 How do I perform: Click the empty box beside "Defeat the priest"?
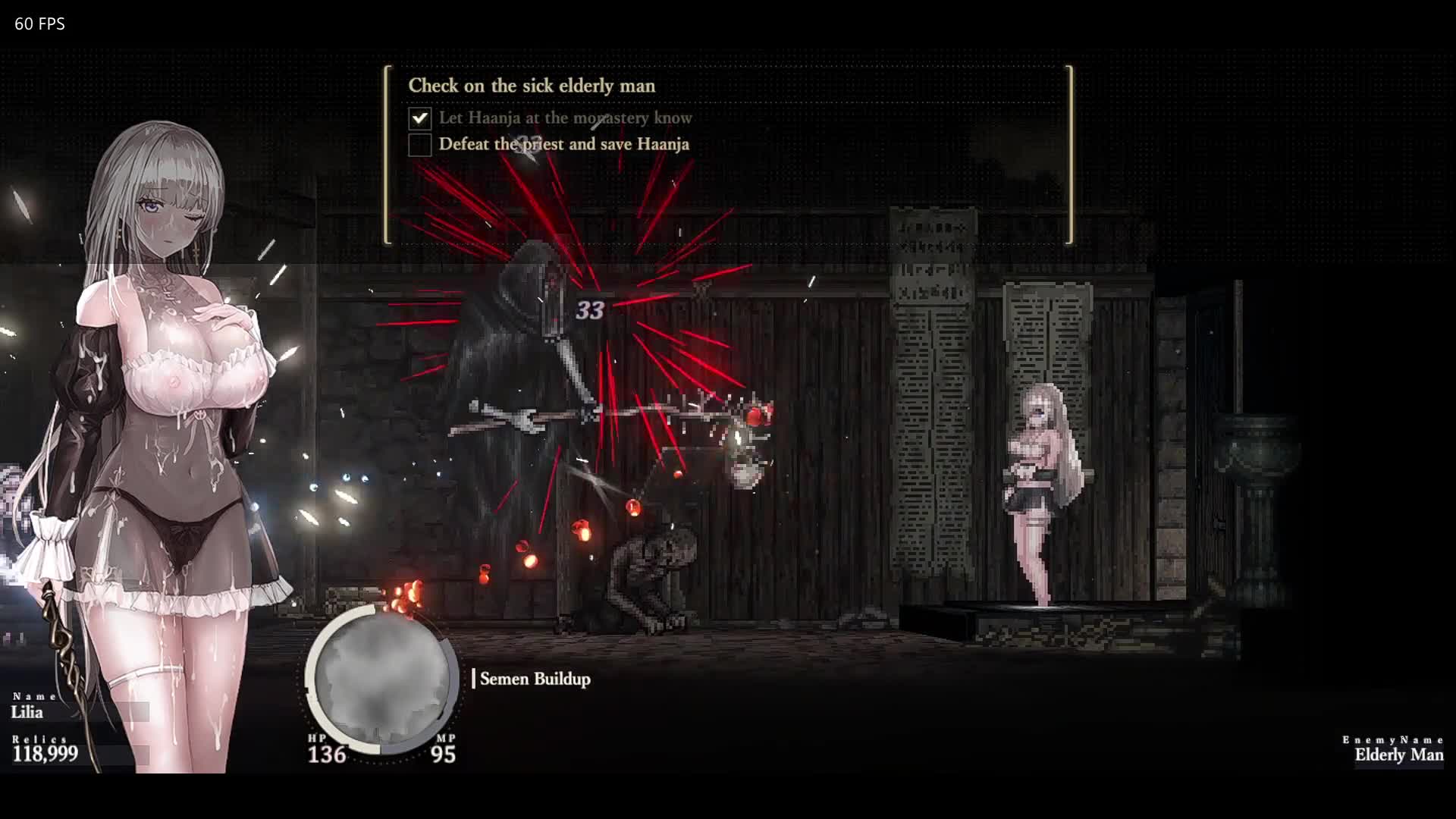click(419, 145)
